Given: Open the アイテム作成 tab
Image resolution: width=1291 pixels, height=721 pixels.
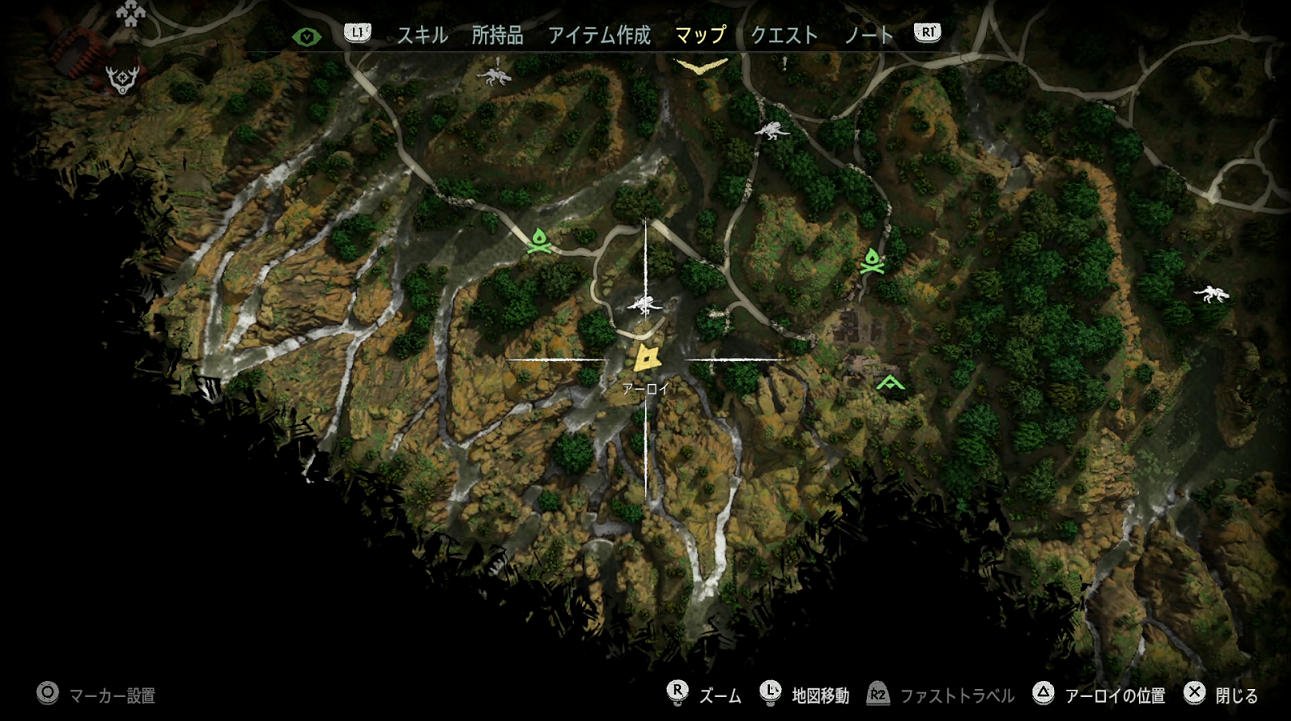Looking at the screenshot, I should pos(598,33).
